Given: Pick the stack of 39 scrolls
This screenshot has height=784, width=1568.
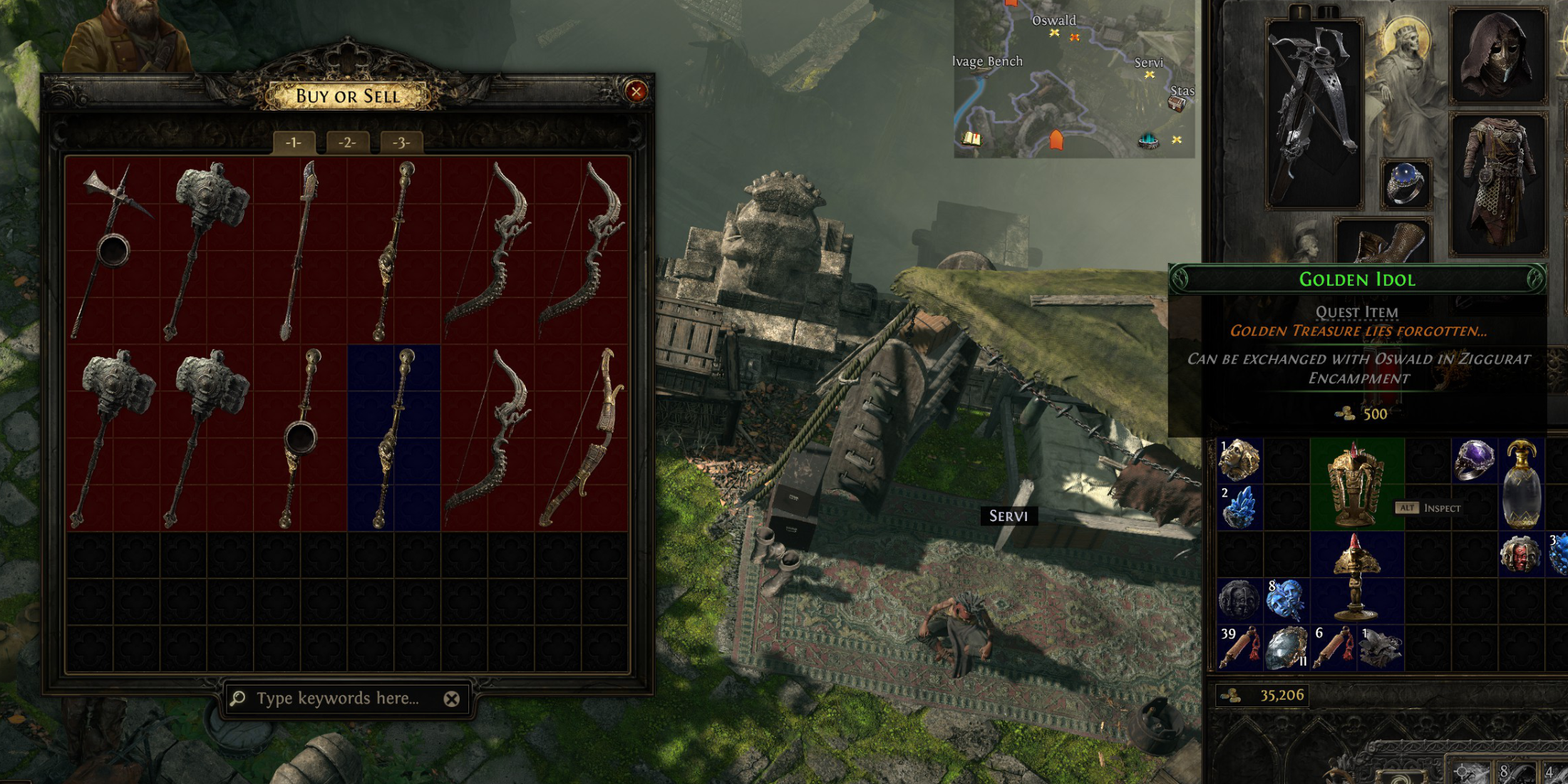Looking at the screenshot, I should point(1240,648).
